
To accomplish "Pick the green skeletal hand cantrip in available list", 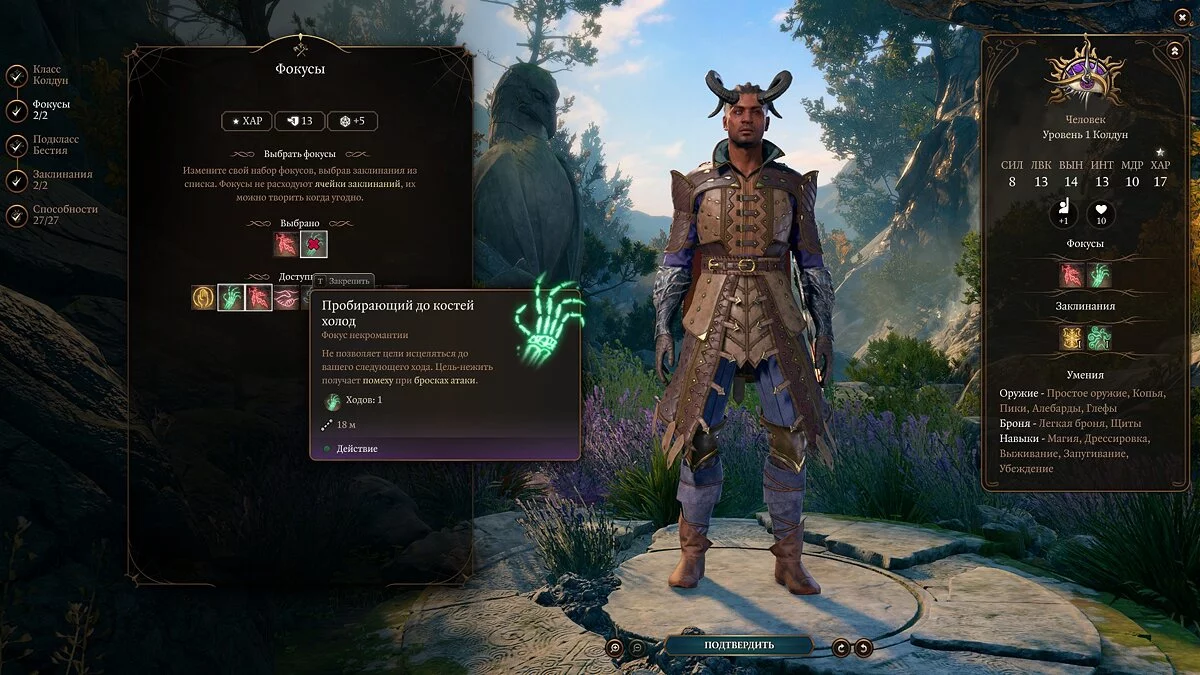I will click(231, 297).
